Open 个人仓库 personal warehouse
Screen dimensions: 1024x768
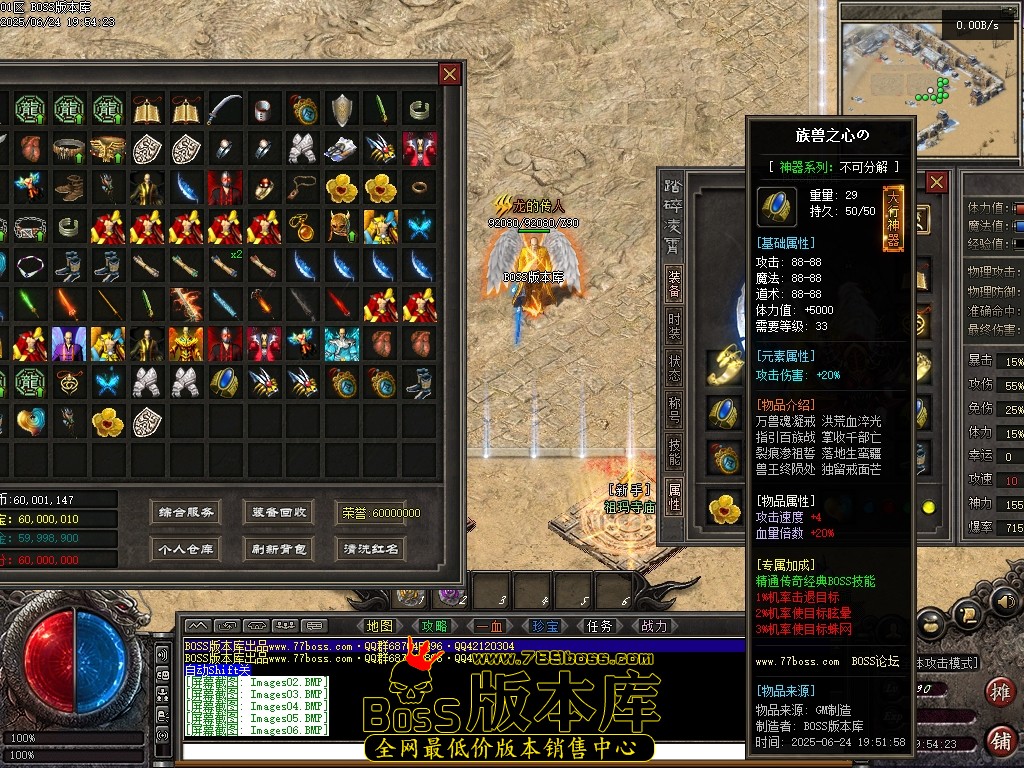(x=186, y=548)
